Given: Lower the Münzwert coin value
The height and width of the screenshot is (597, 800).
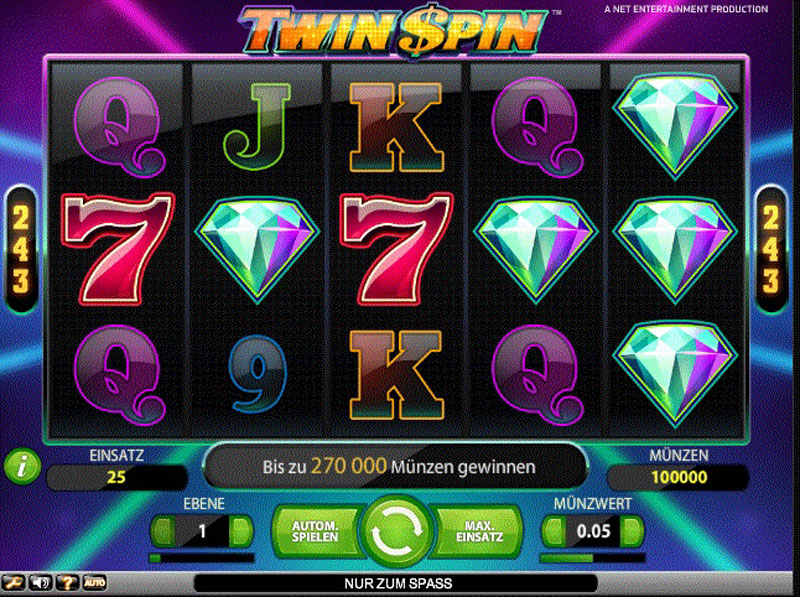Looking at the screenshot, I should point(553,531).
